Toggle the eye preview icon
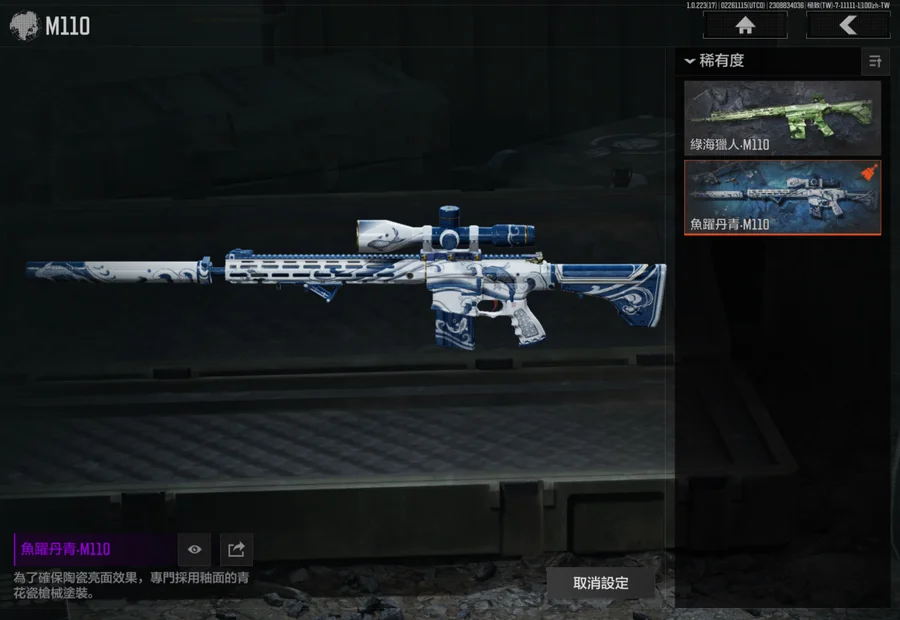The image size is (900, 620). coord(194,549)
